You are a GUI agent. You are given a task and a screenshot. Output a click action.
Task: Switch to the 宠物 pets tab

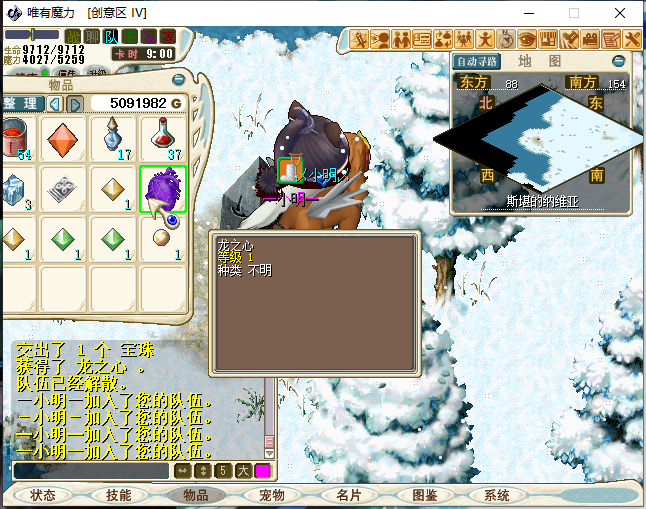(x=272, y=495)
